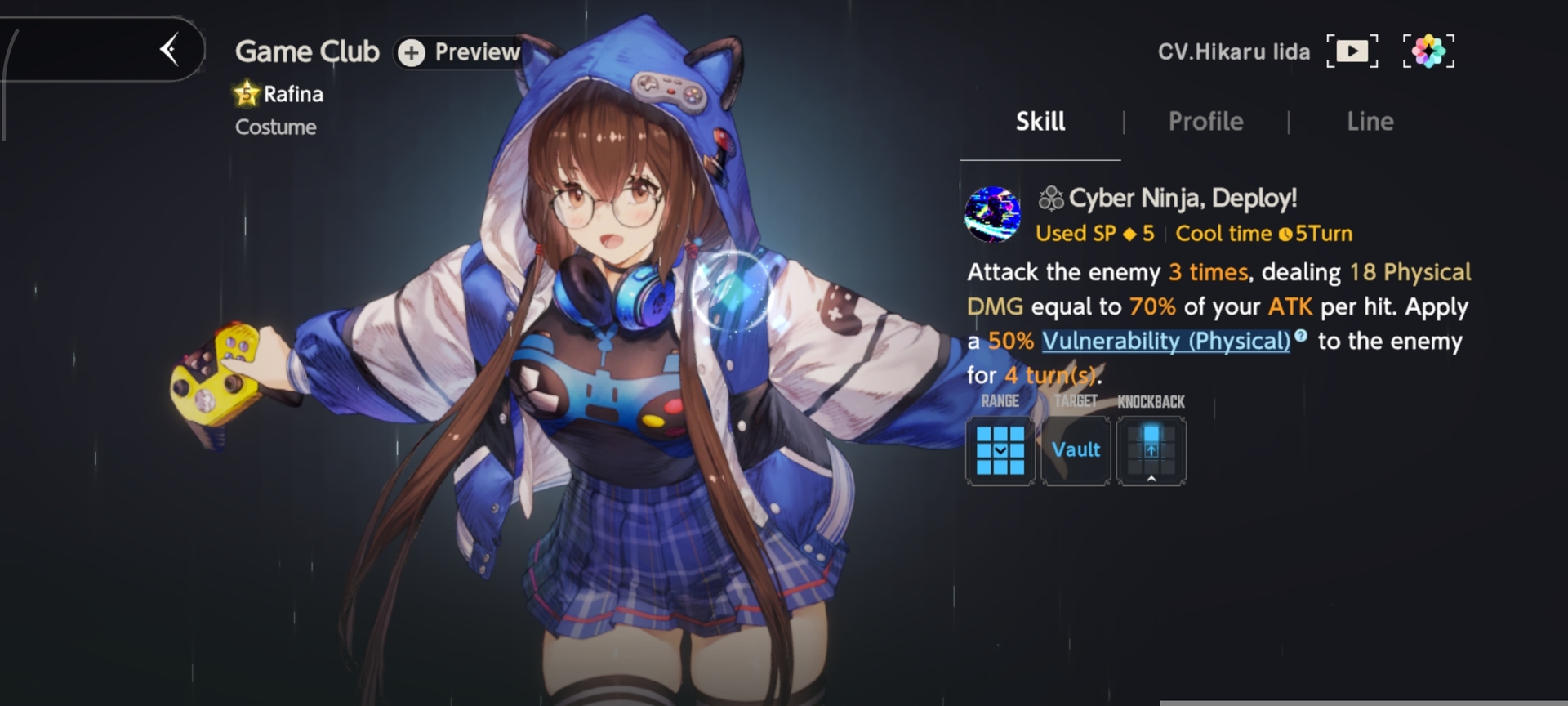Select the Vault target box
This screenshot has width=1568, height=706.
[x=1076, y=450]
